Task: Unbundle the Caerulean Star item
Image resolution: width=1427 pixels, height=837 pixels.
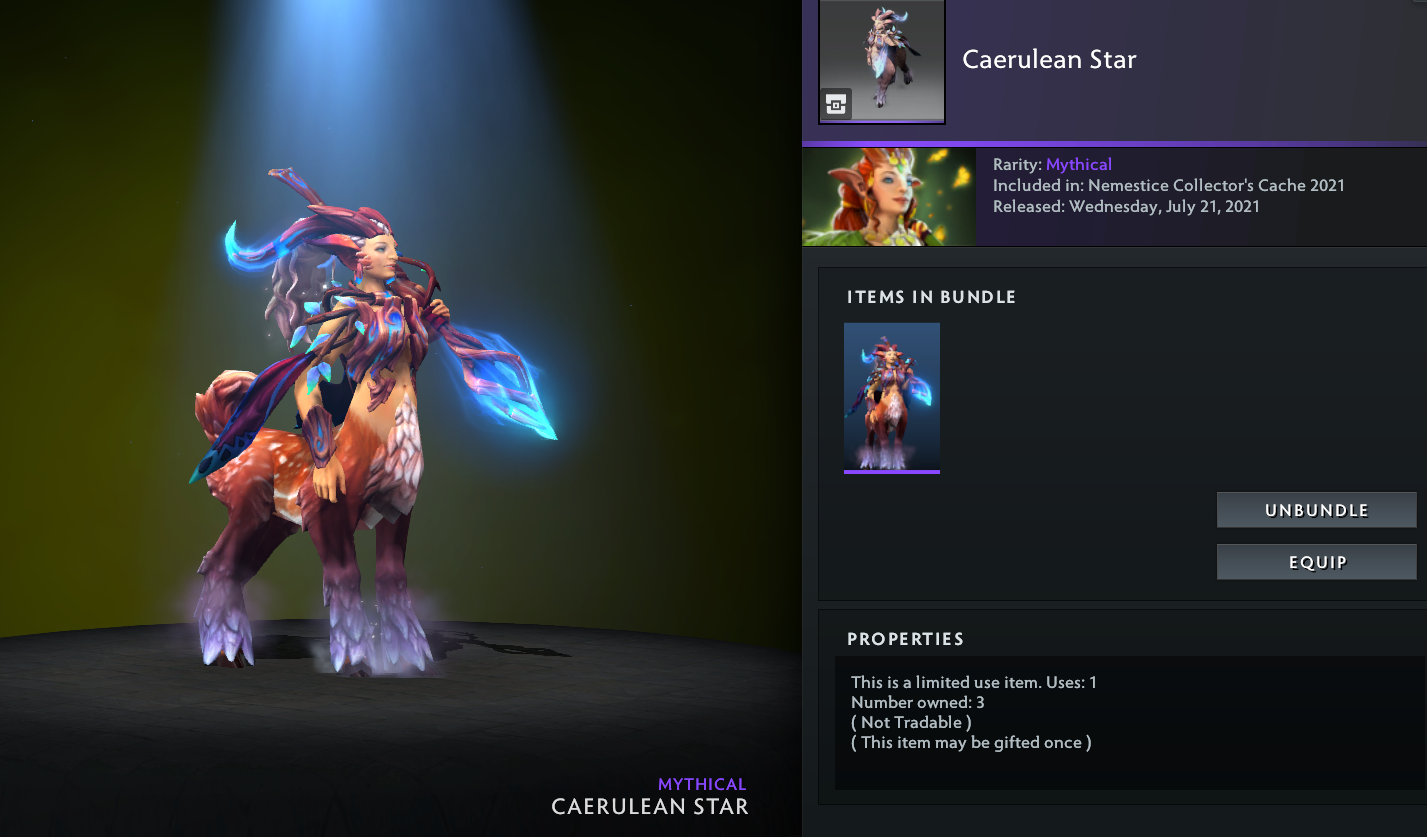Action: tap(1316, 510)
